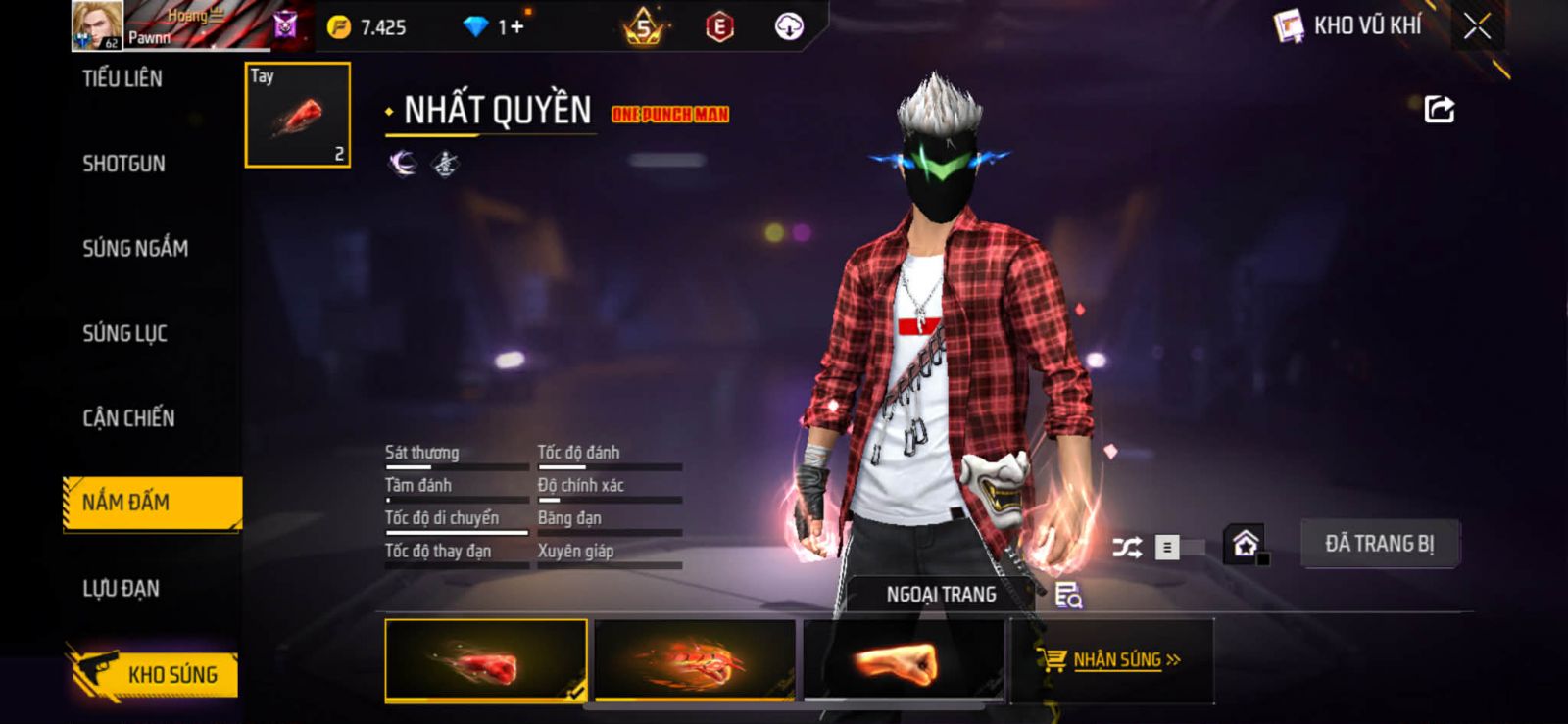Screen dimensions: 1568x724
Task: Switch to the Tiểu Liên weapon category
Action: pyautogui.click(x=122, y=78)
